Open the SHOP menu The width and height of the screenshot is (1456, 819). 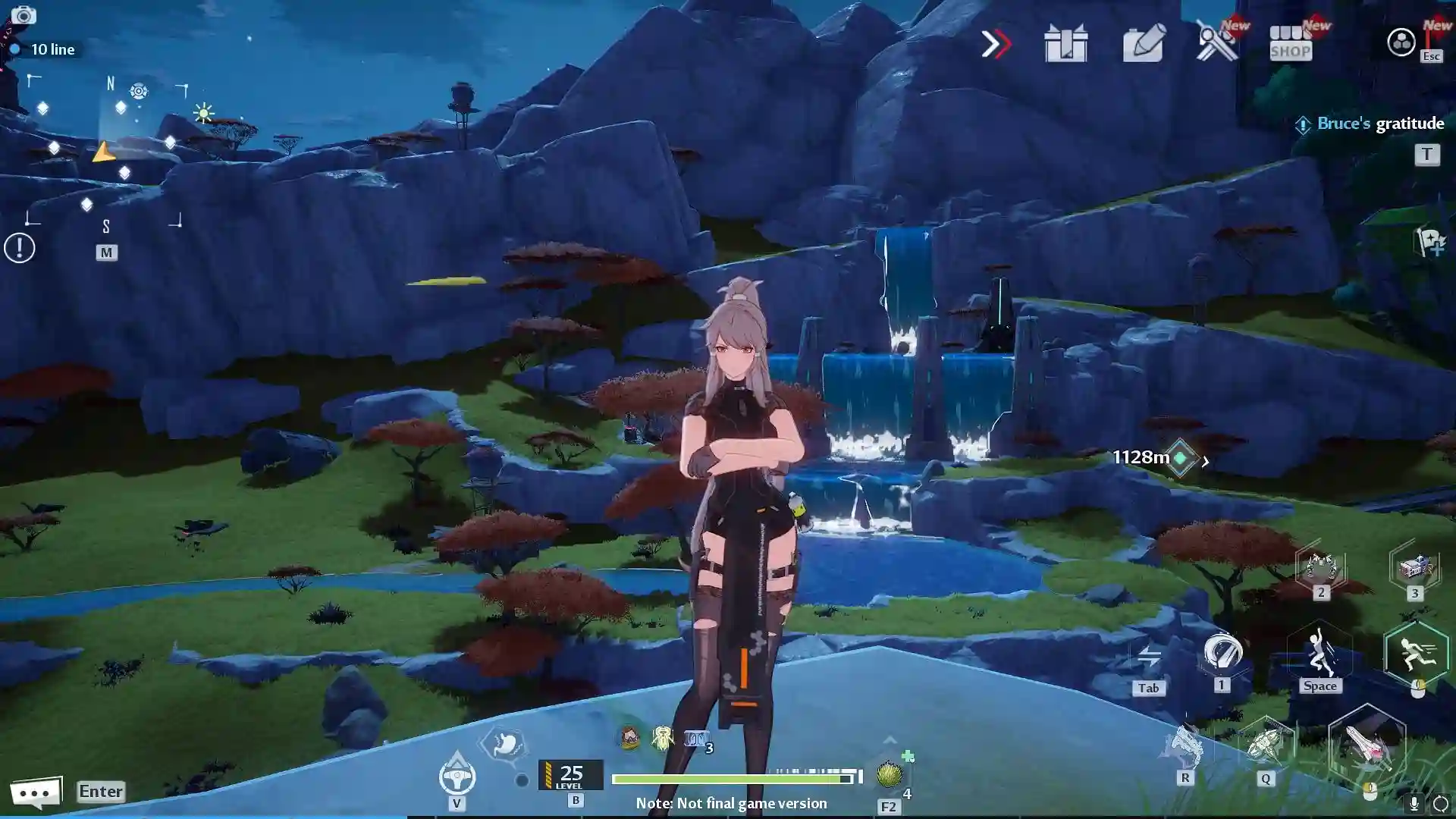click(1290, 44)
